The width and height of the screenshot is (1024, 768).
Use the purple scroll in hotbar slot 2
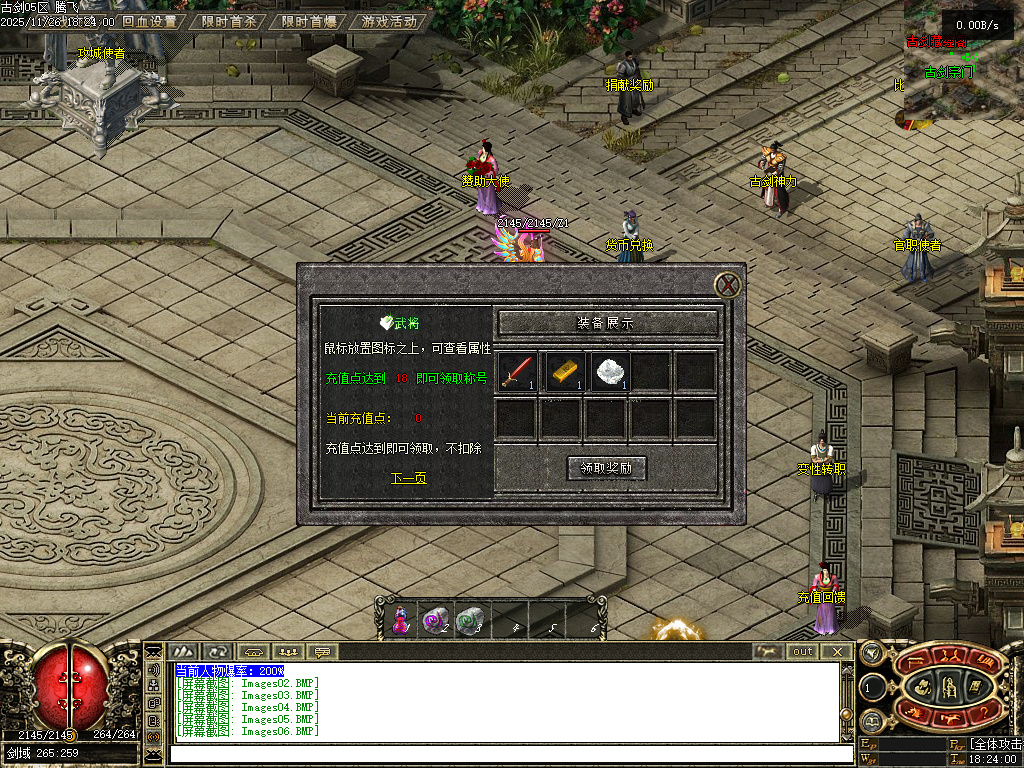tap(434, 622)
